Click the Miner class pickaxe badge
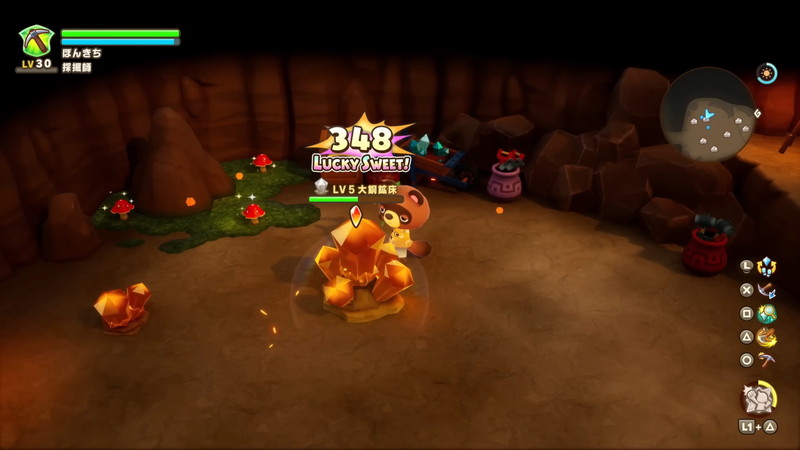Screen dimensions: 800x450 (36, 41)
